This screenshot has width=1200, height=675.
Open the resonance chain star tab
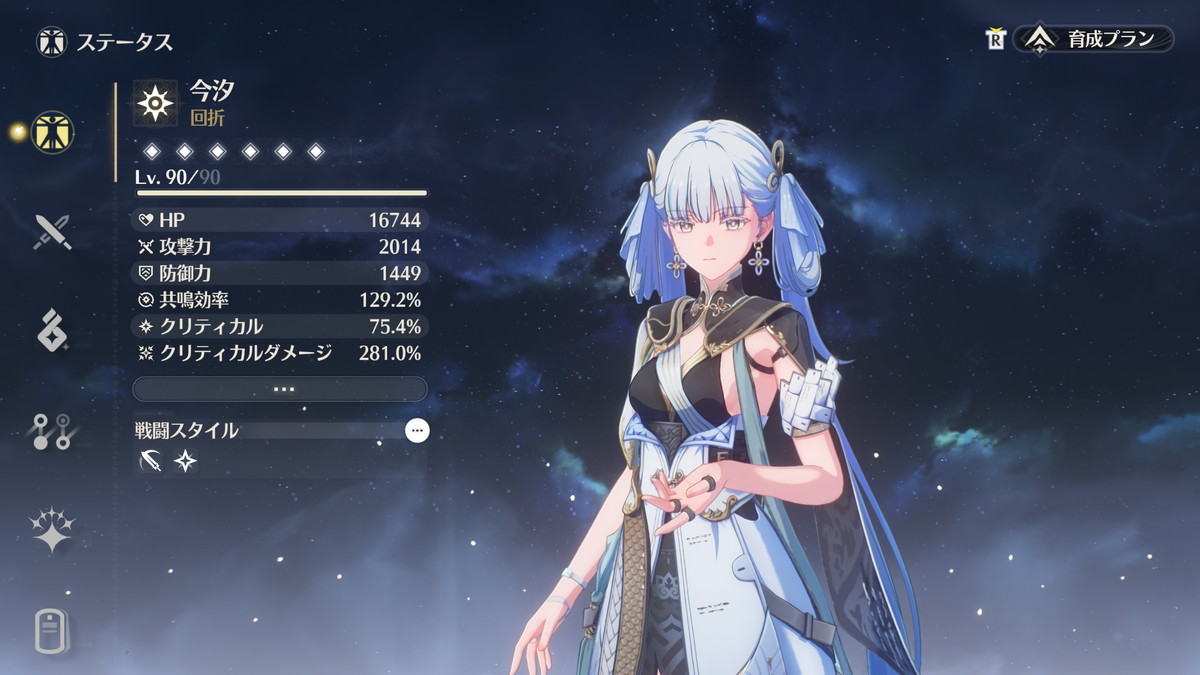point(52,530)
